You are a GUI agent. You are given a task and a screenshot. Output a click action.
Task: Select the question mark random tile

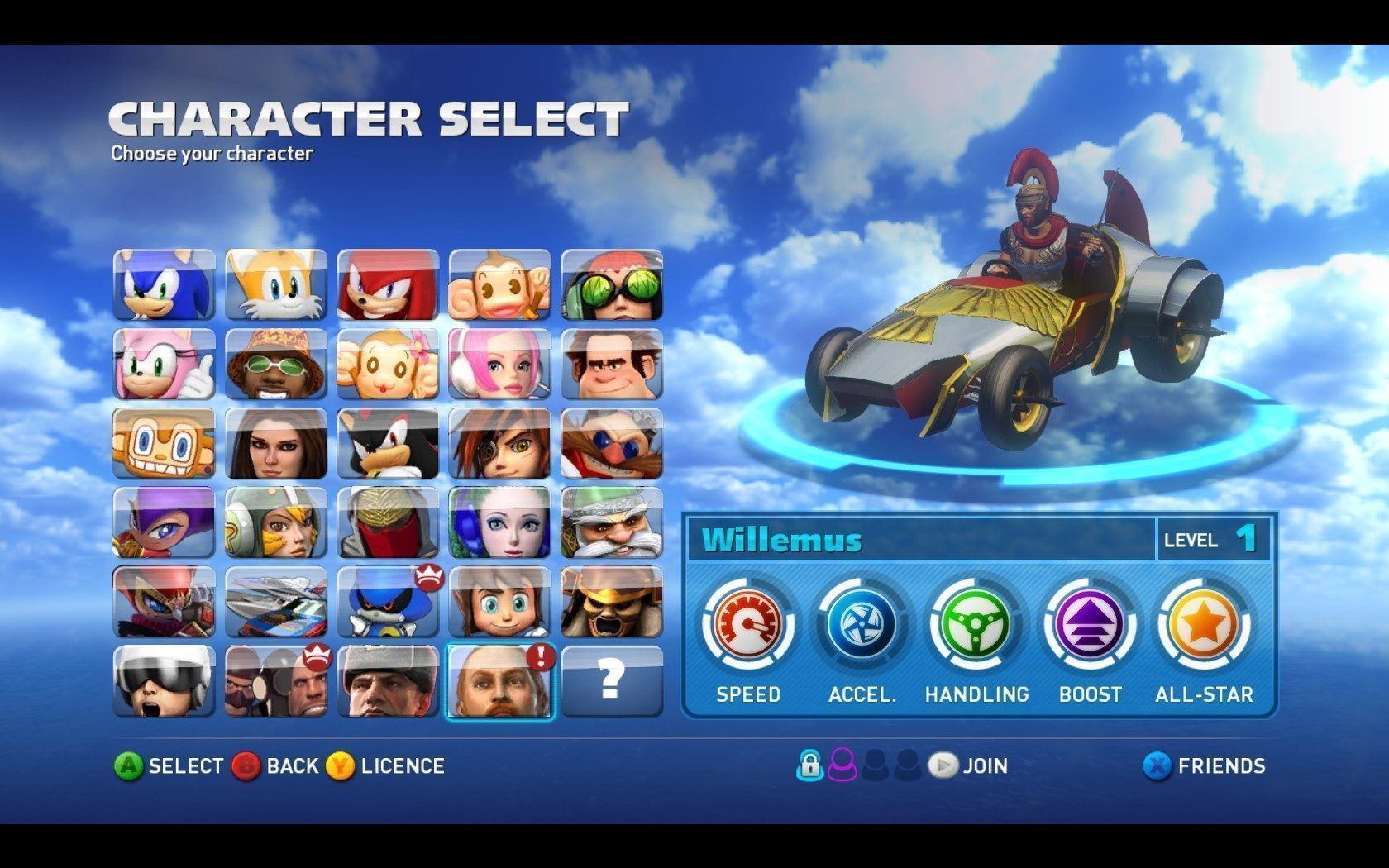(612, 681)
